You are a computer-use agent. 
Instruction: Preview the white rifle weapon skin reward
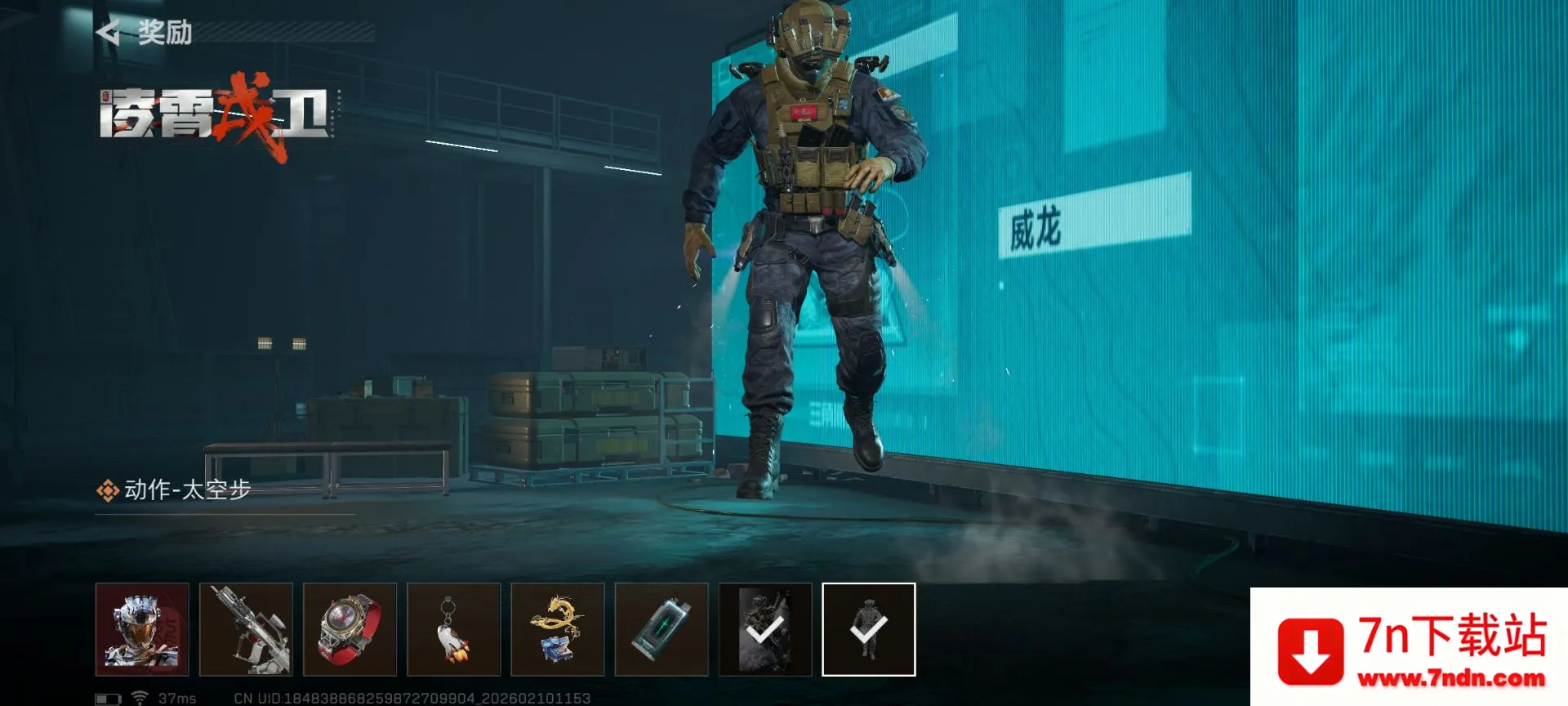(246, 629)
